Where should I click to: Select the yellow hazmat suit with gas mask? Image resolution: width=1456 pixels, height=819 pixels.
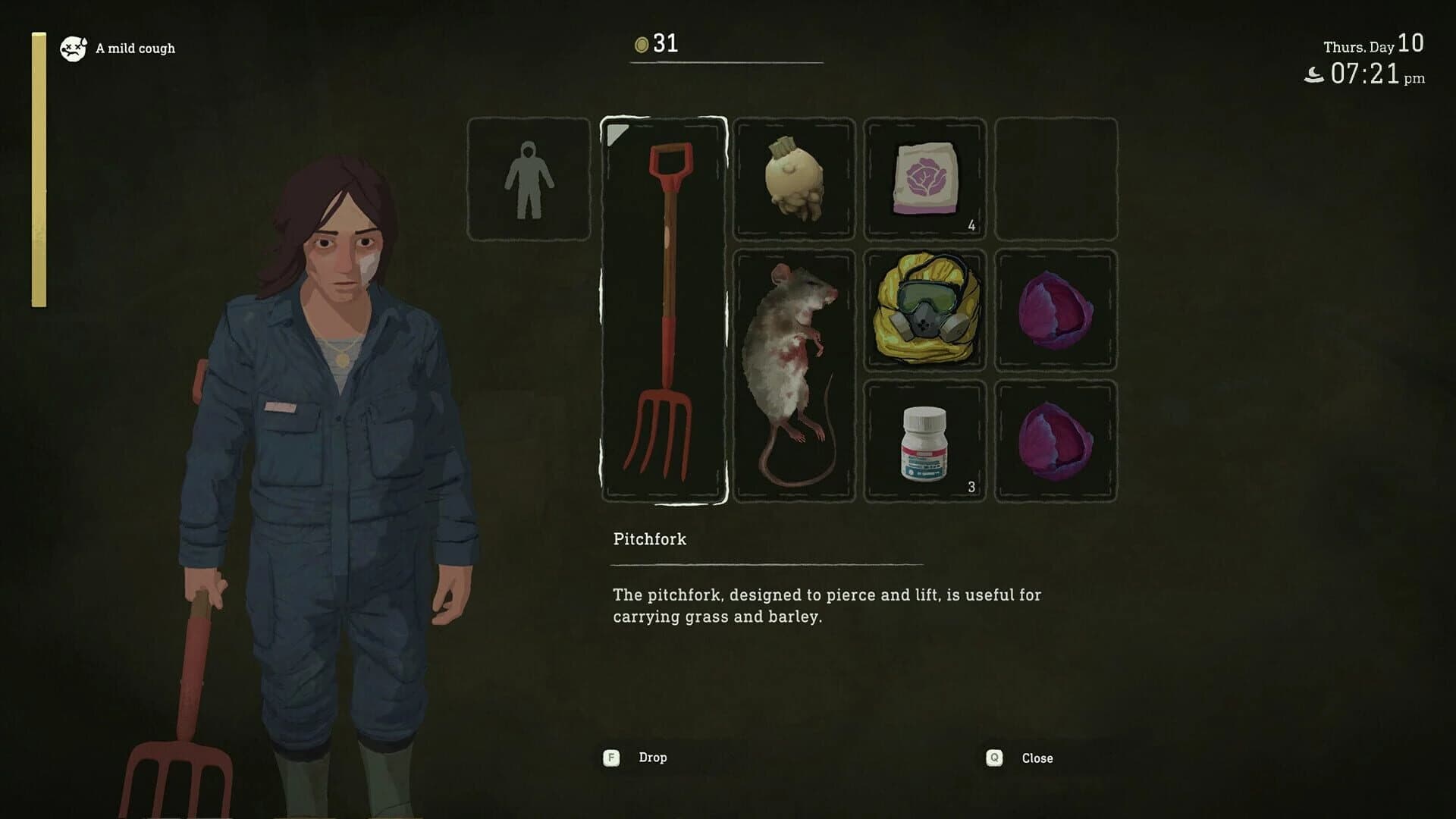click(x=924, y=310)
